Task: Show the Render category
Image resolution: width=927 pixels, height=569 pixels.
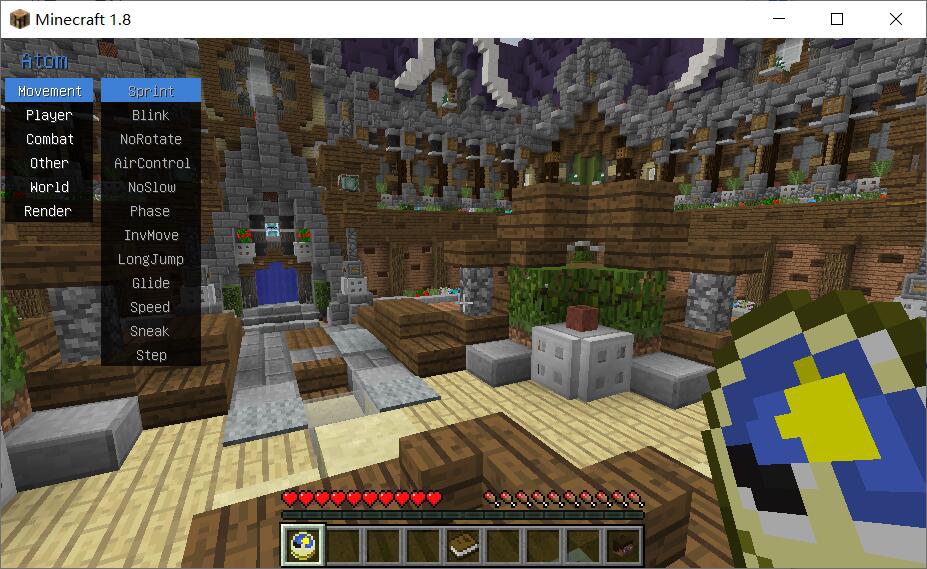Action: (49, 211)
